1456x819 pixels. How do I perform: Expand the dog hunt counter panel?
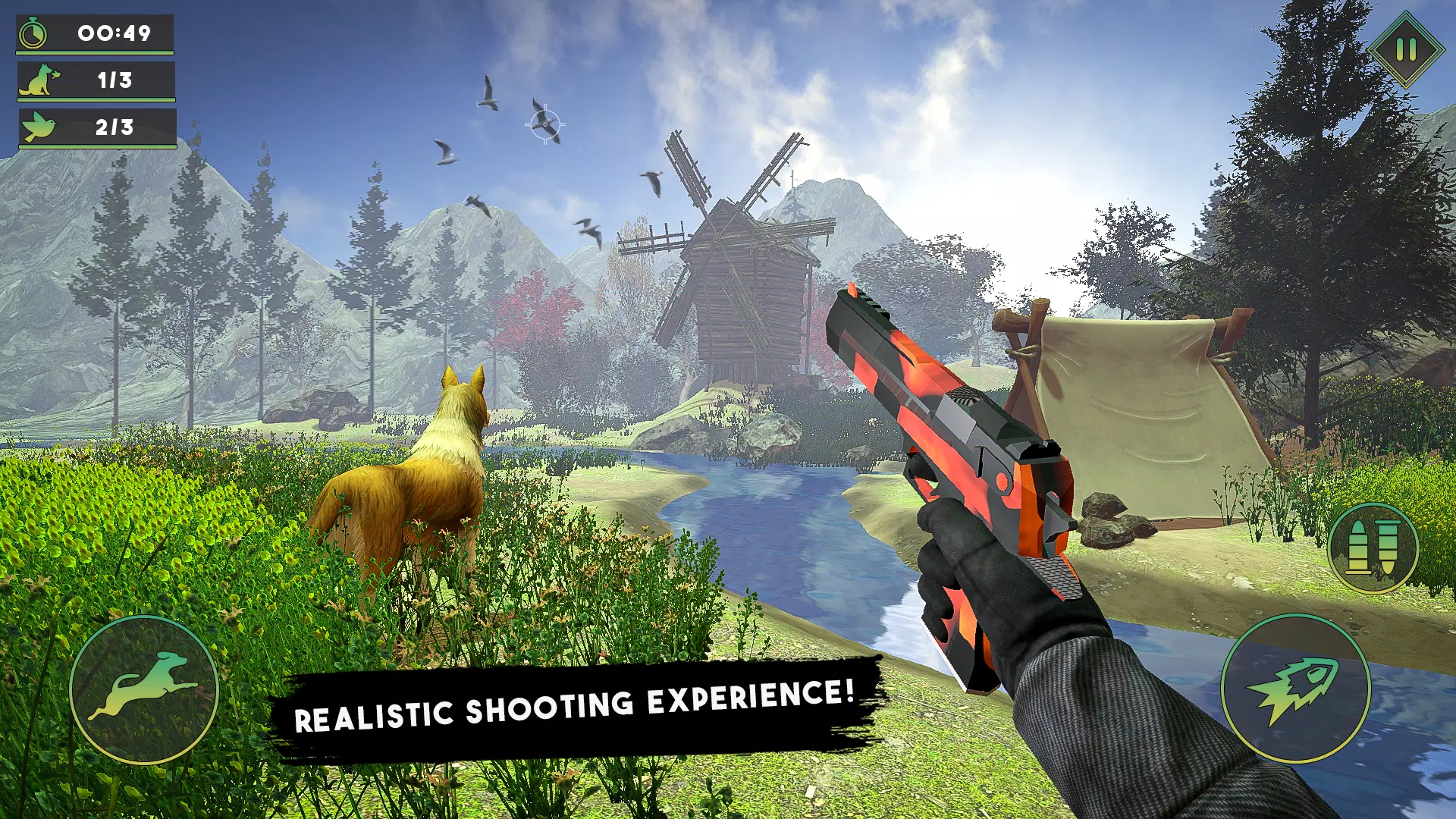click(x=95, y=78)
